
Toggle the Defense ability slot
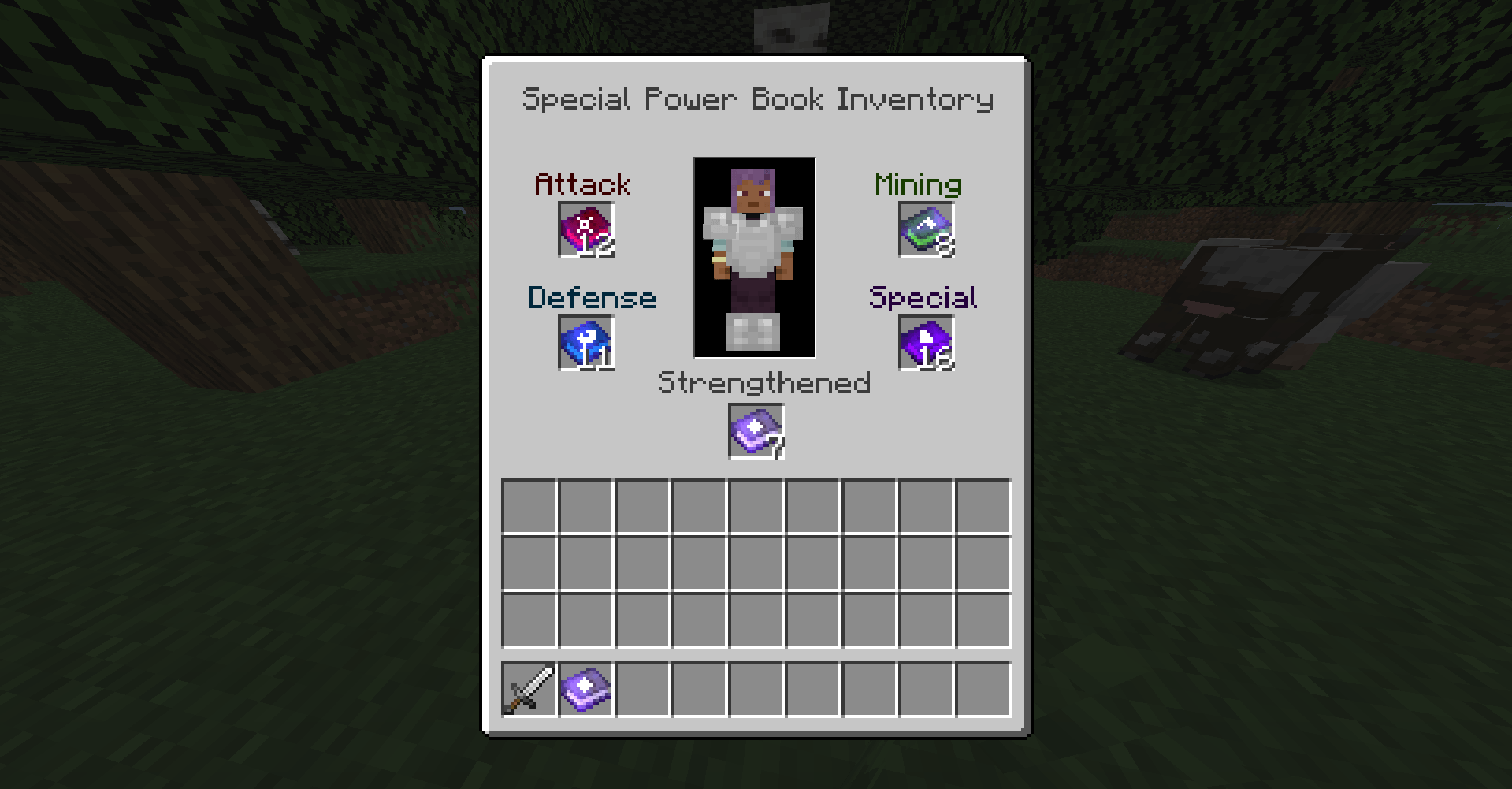click(585, 344)
